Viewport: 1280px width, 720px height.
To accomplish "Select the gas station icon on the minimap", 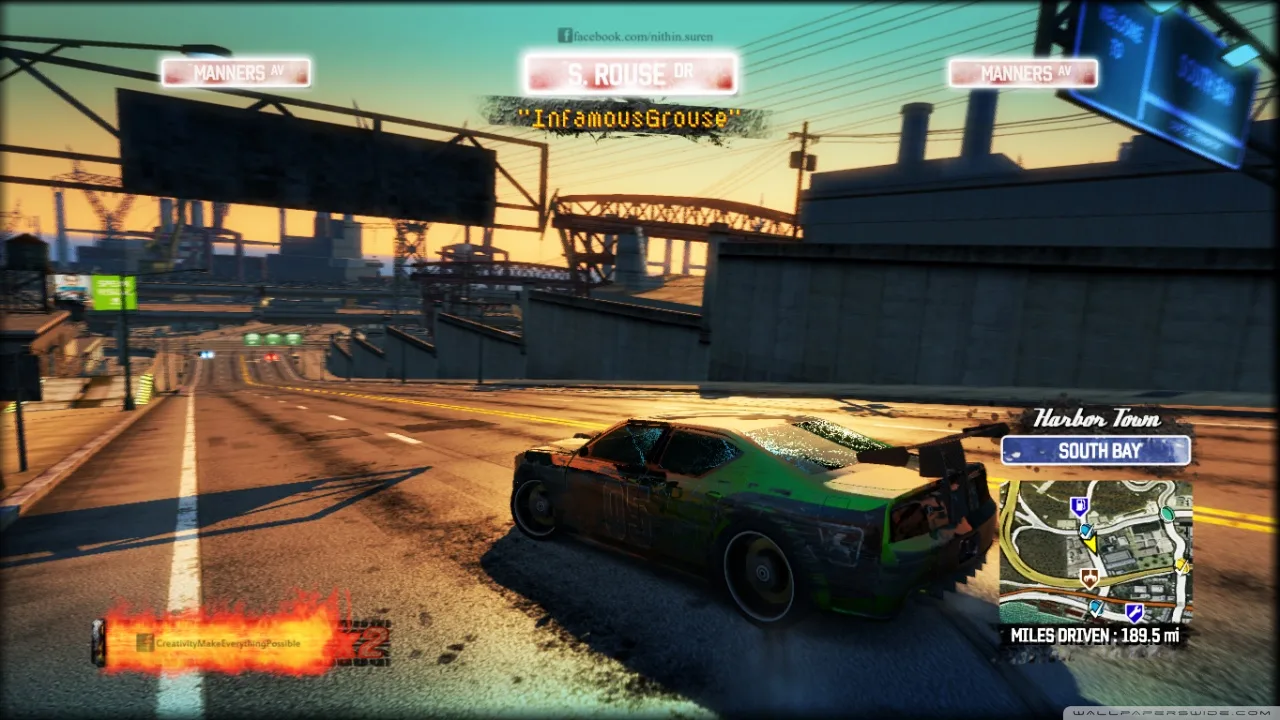I will click(x=1079, y=505).
